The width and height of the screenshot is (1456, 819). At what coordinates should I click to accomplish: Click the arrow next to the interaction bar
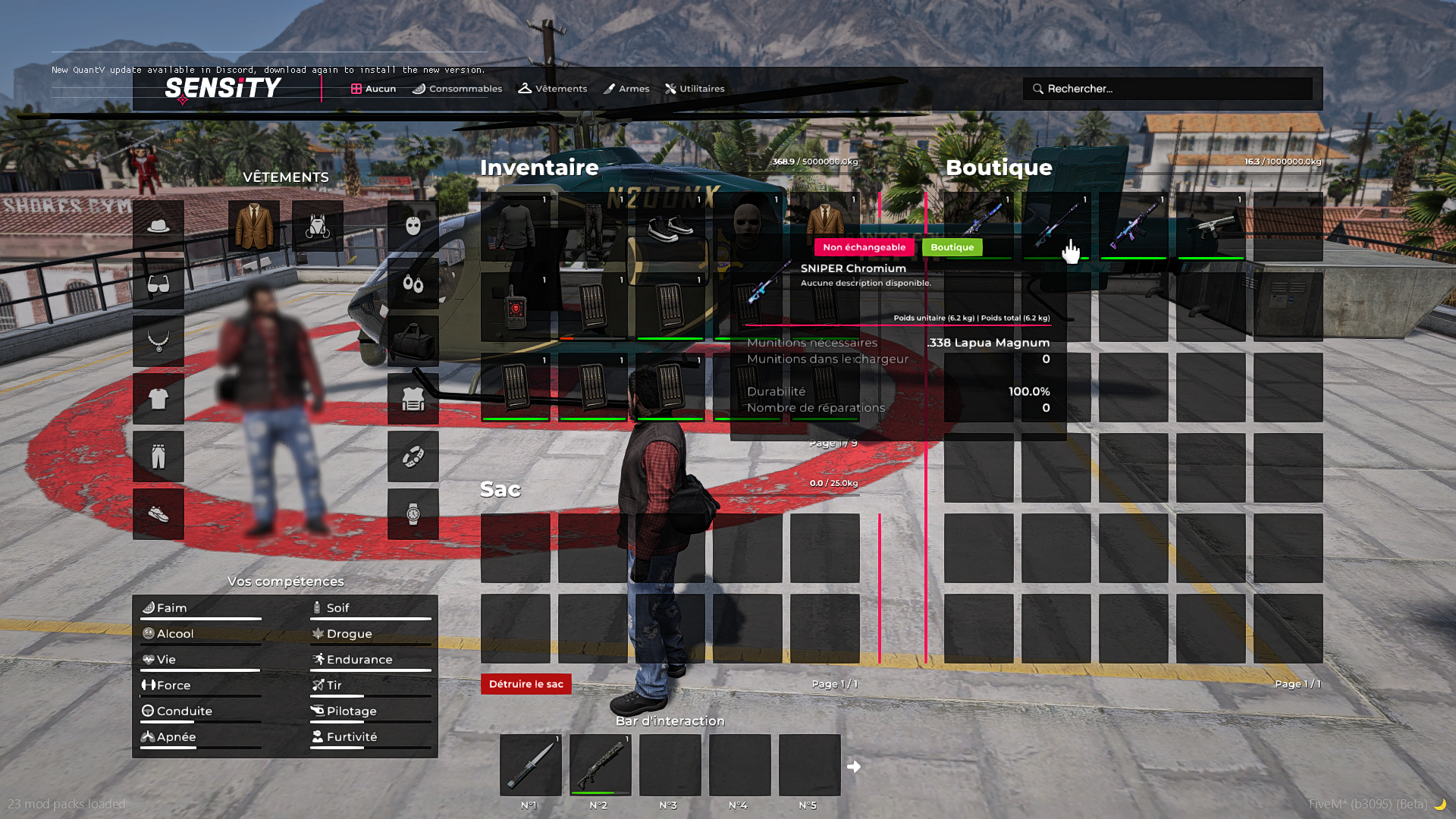click(x=854, y=767)
